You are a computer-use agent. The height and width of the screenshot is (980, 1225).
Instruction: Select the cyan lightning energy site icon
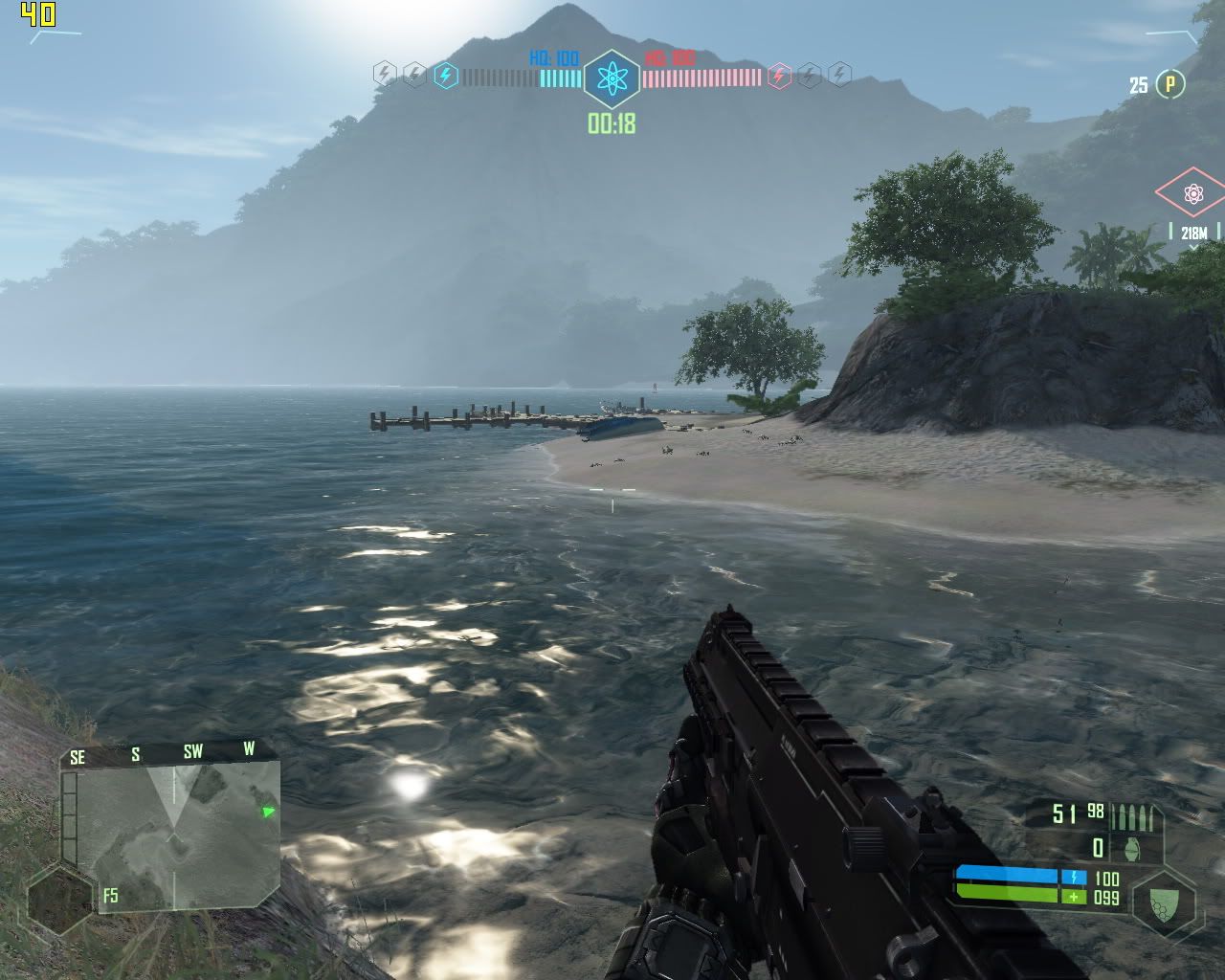[445, 75]
